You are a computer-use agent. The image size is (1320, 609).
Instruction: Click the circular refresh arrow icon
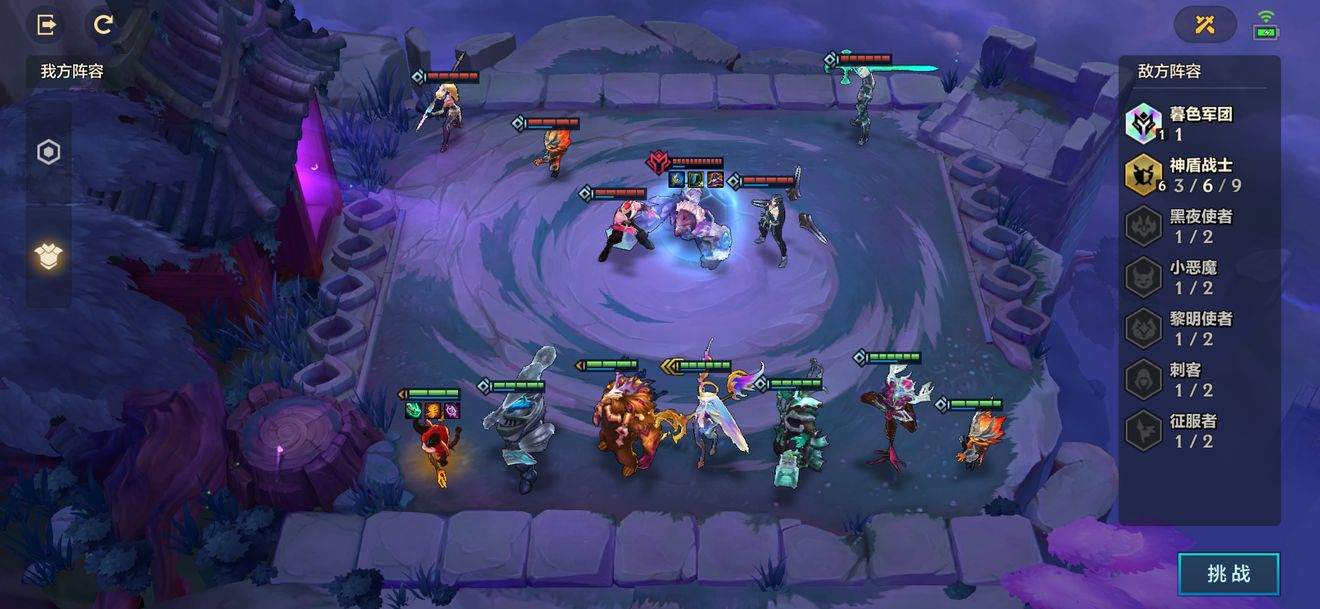tap(102, 25)
